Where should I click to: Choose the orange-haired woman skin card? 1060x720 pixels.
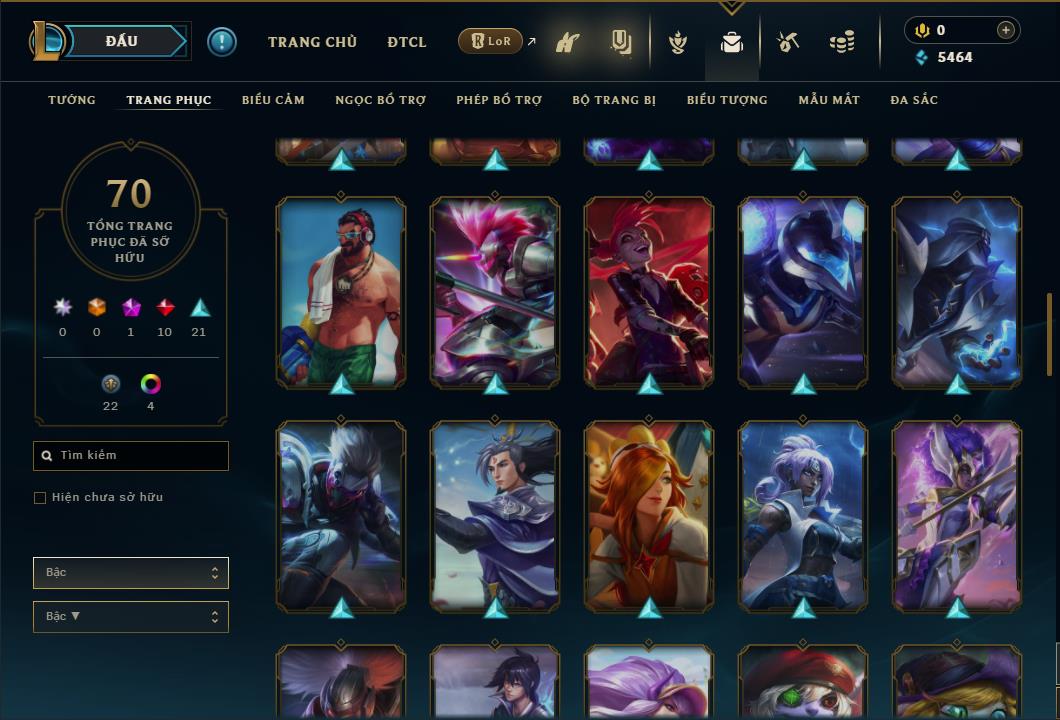649,515
